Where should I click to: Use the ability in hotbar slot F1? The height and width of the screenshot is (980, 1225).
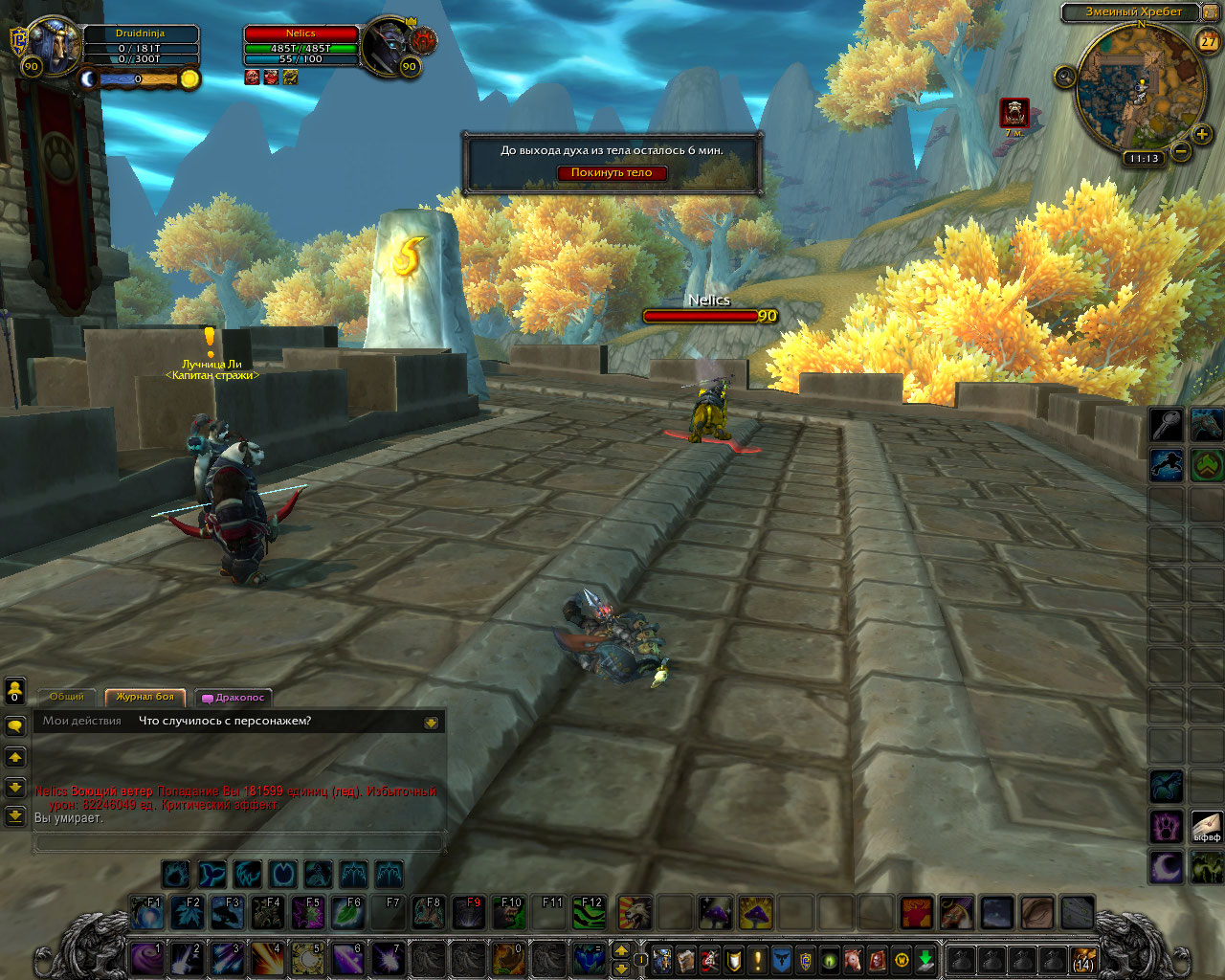click(147, 913)
